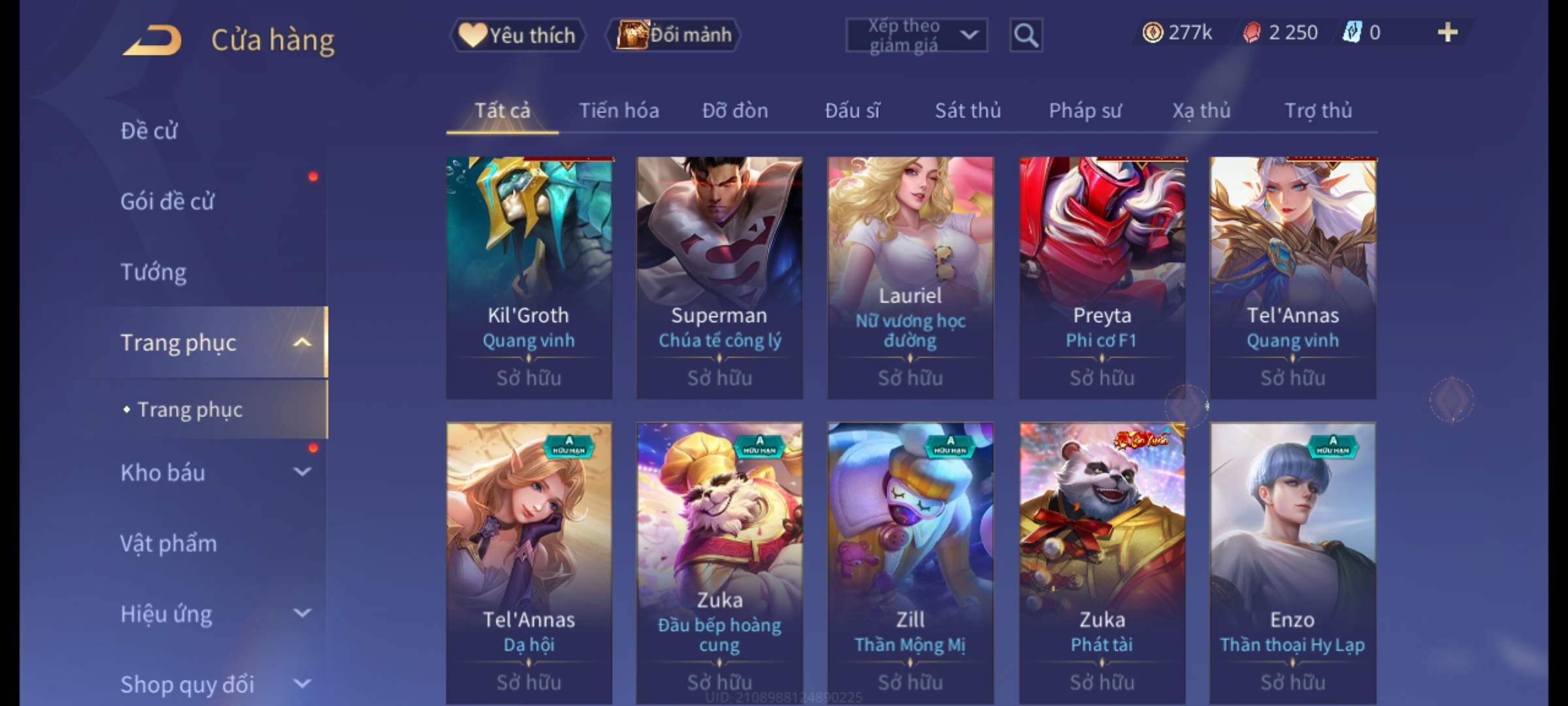The width and height of the screenshot is (1568, 706).
Task: Show the Pháp sư skins tab
Action: [x=1085, y=110]
